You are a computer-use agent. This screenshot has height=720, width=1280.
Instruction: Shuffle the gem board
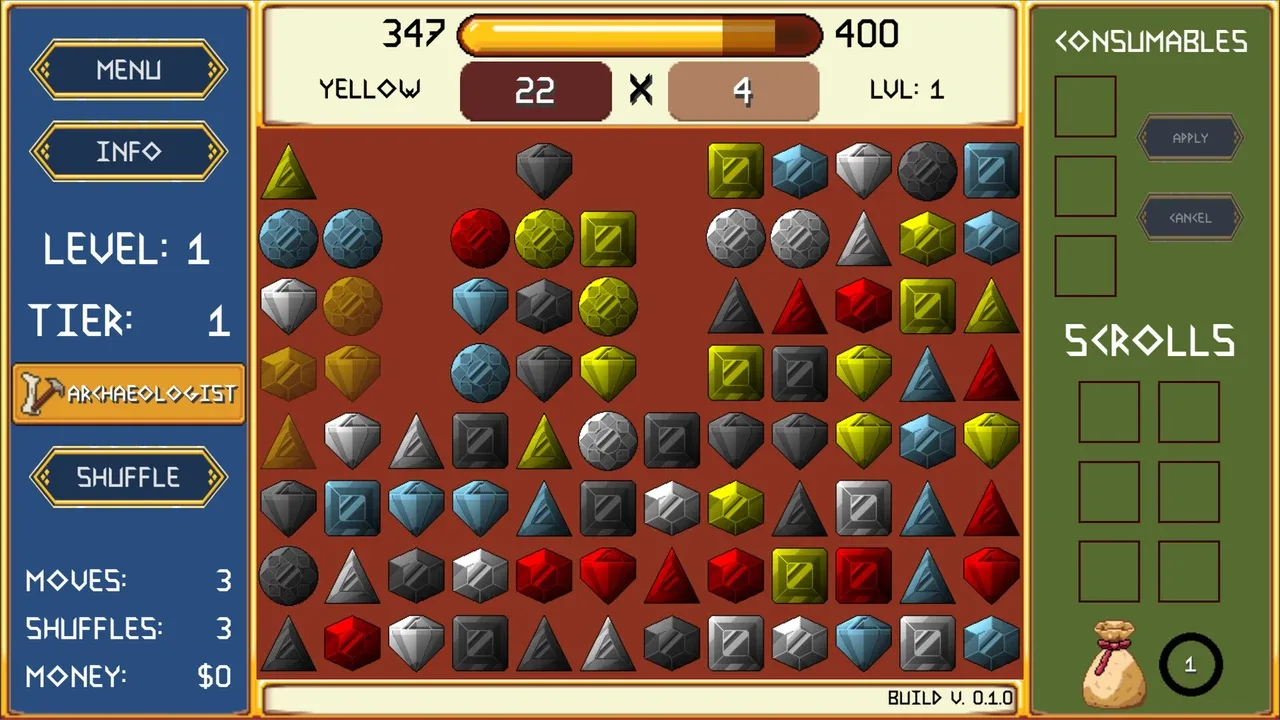(x=129, y=477)
